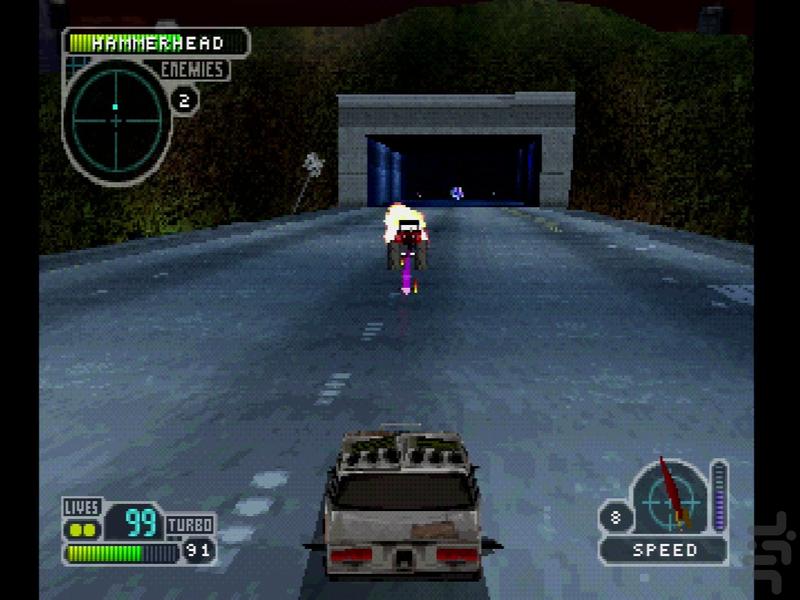
Task: Click the circular enemy radar
Action: [x=115, y=118]
